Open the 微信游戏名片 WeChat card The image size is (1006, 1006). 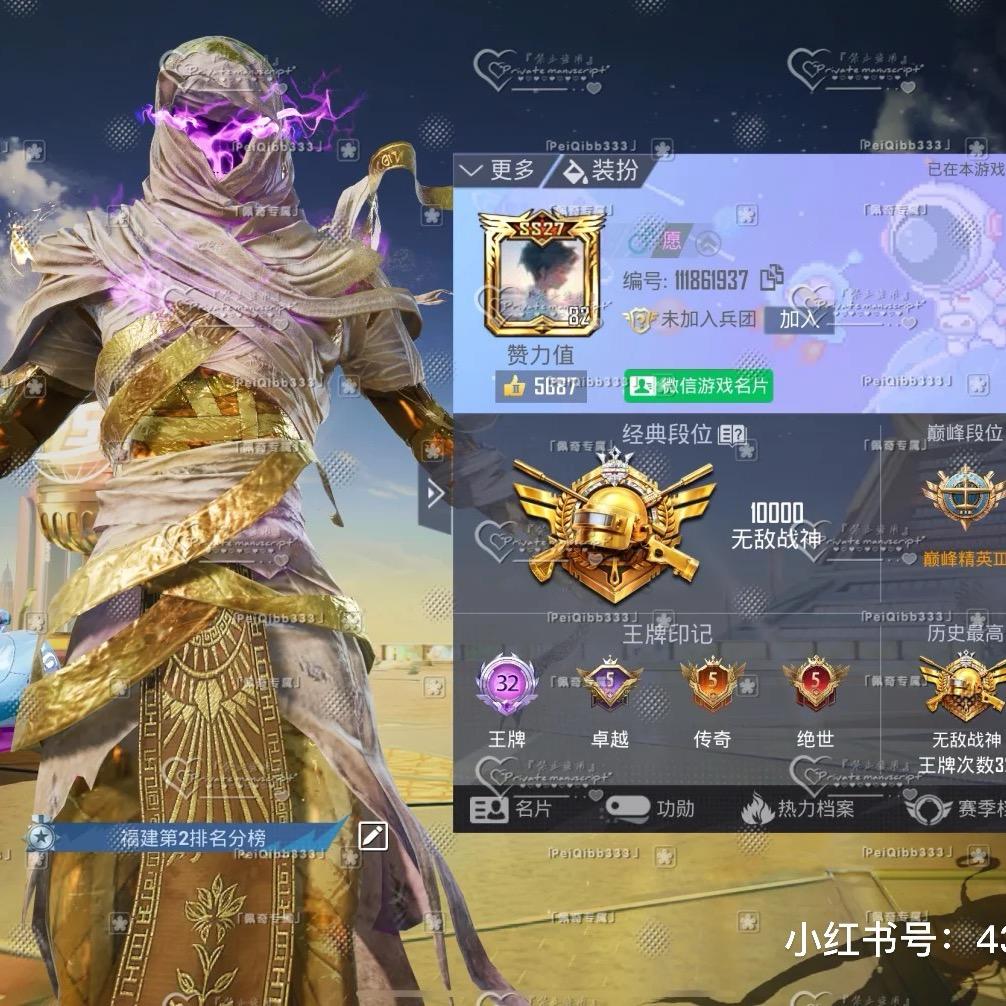point(698,386)
